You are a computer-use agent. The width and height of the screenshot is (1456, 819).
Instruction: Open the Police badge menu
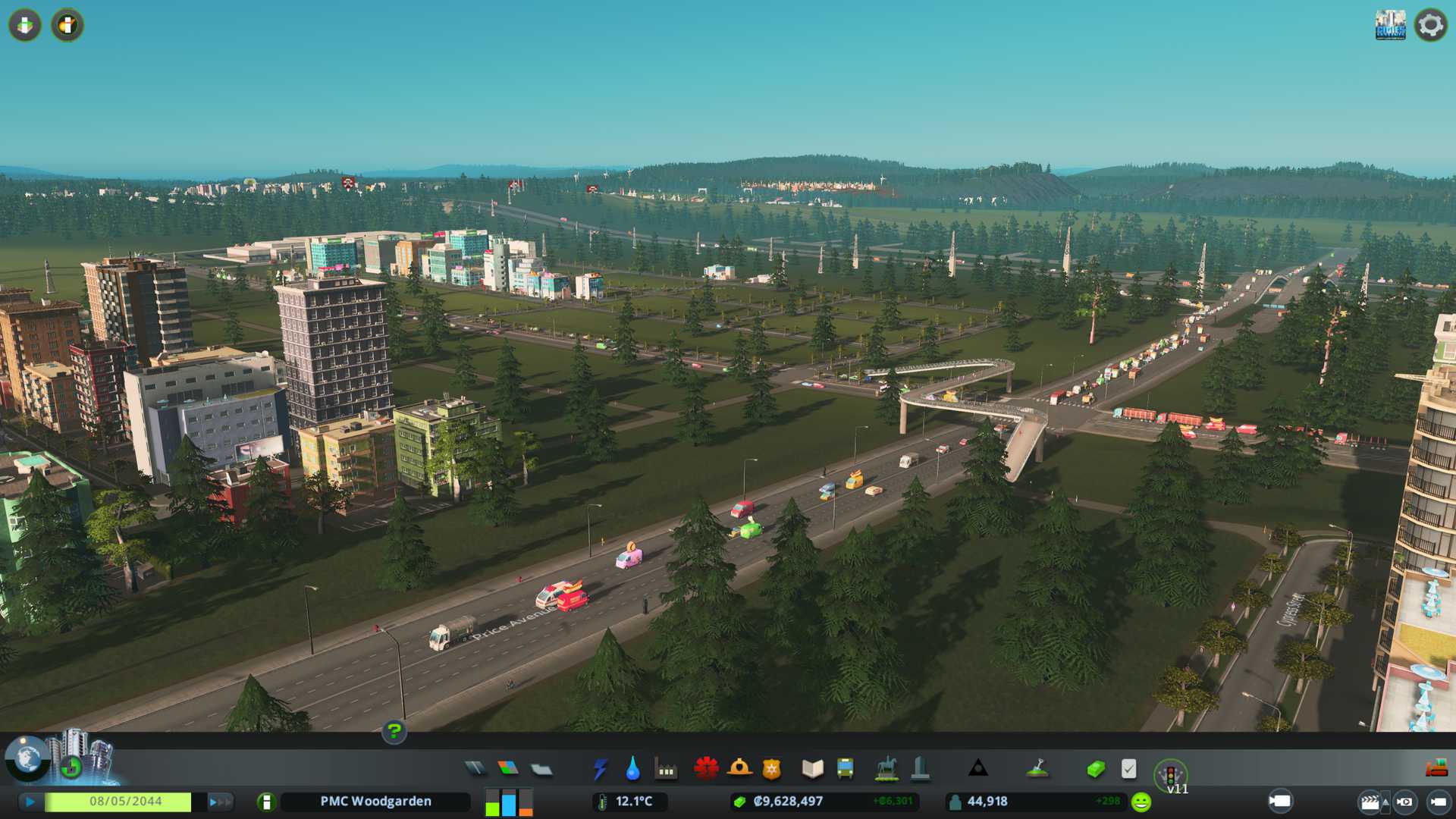click(x=771, y=769)
